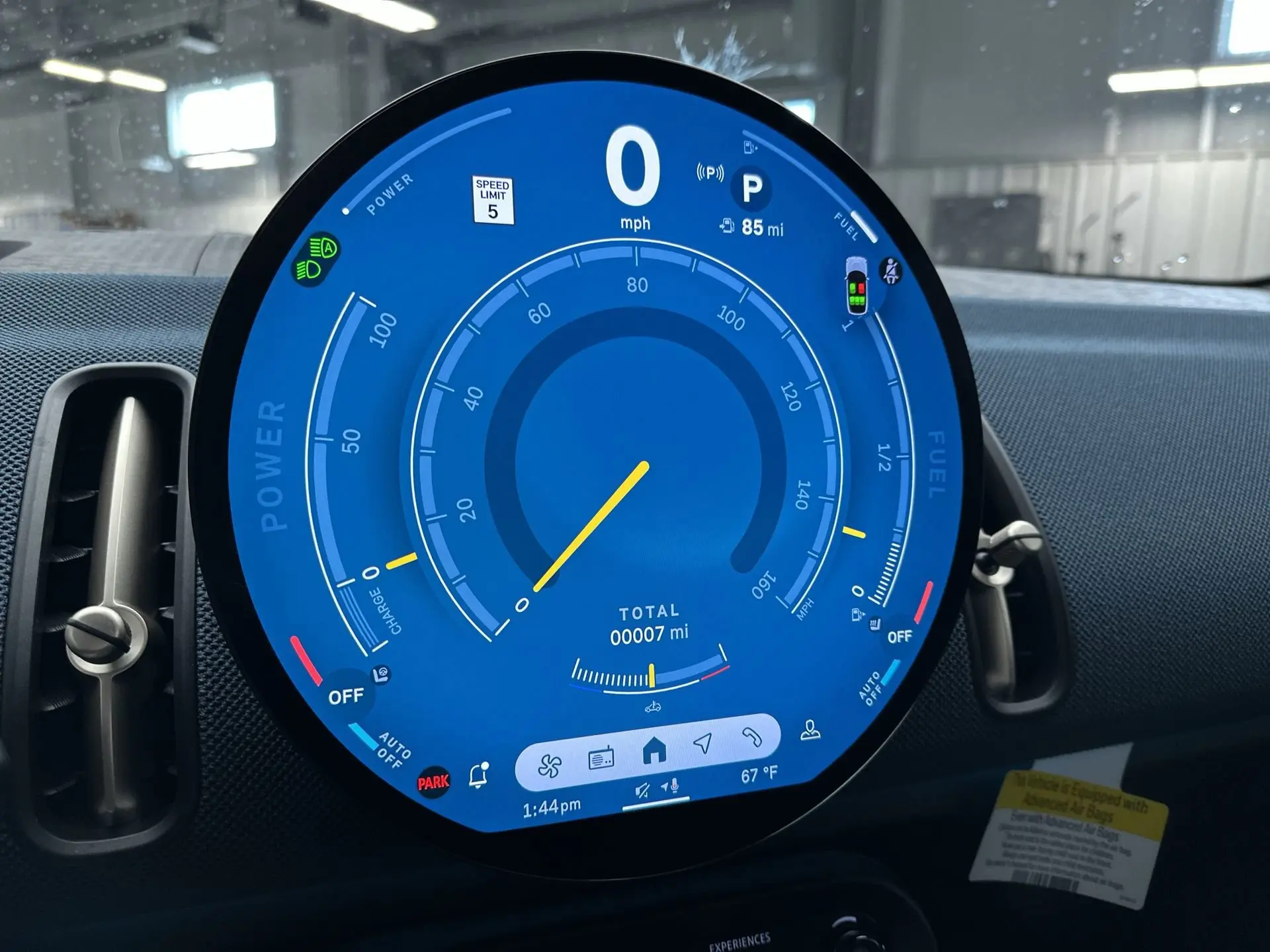1270x952 pixels.
Task: Open the radio media menu
Action: coord(601,758)
